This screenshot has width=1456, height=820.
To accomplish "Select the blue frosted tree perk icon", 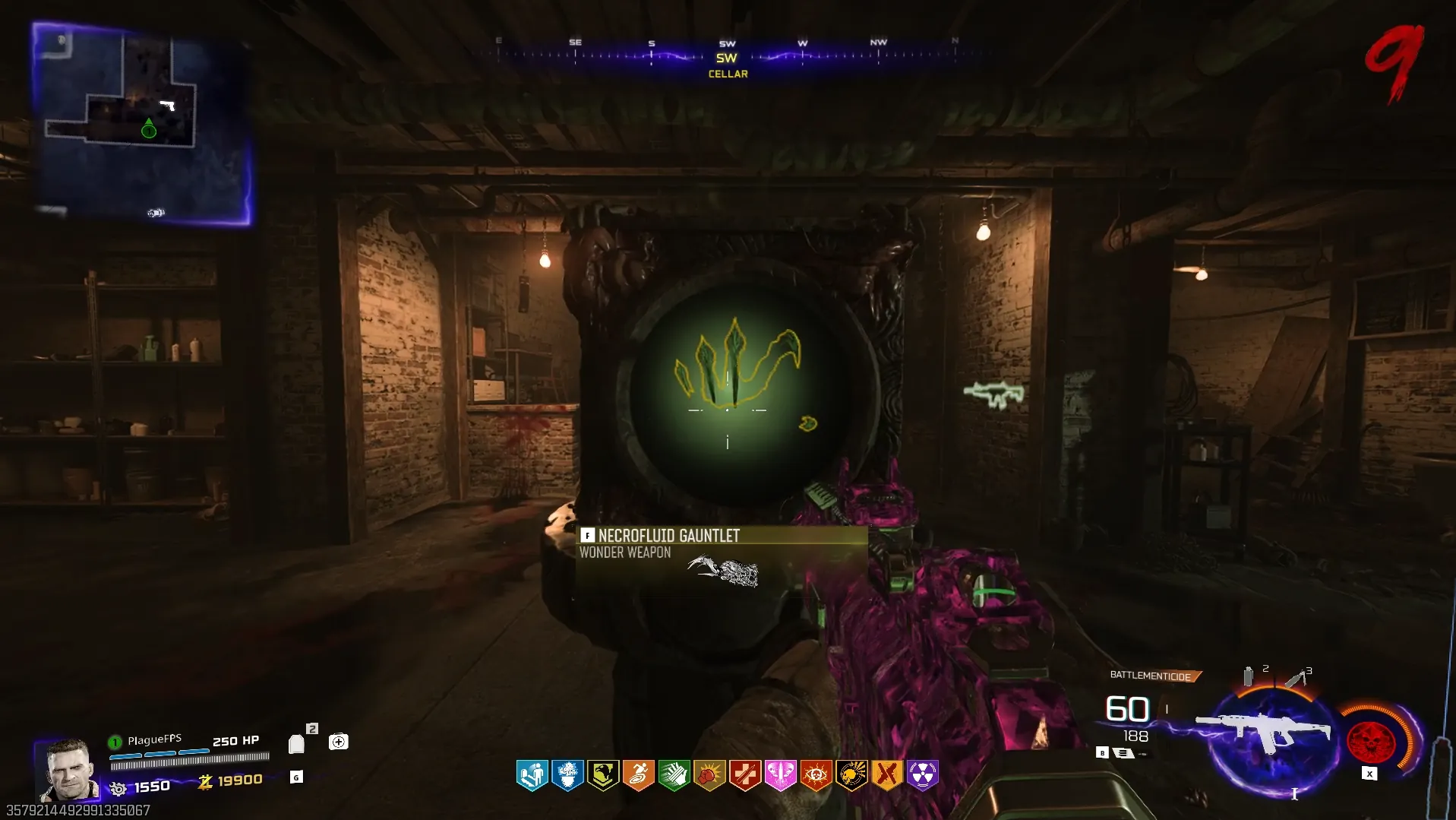I will 567,775.
